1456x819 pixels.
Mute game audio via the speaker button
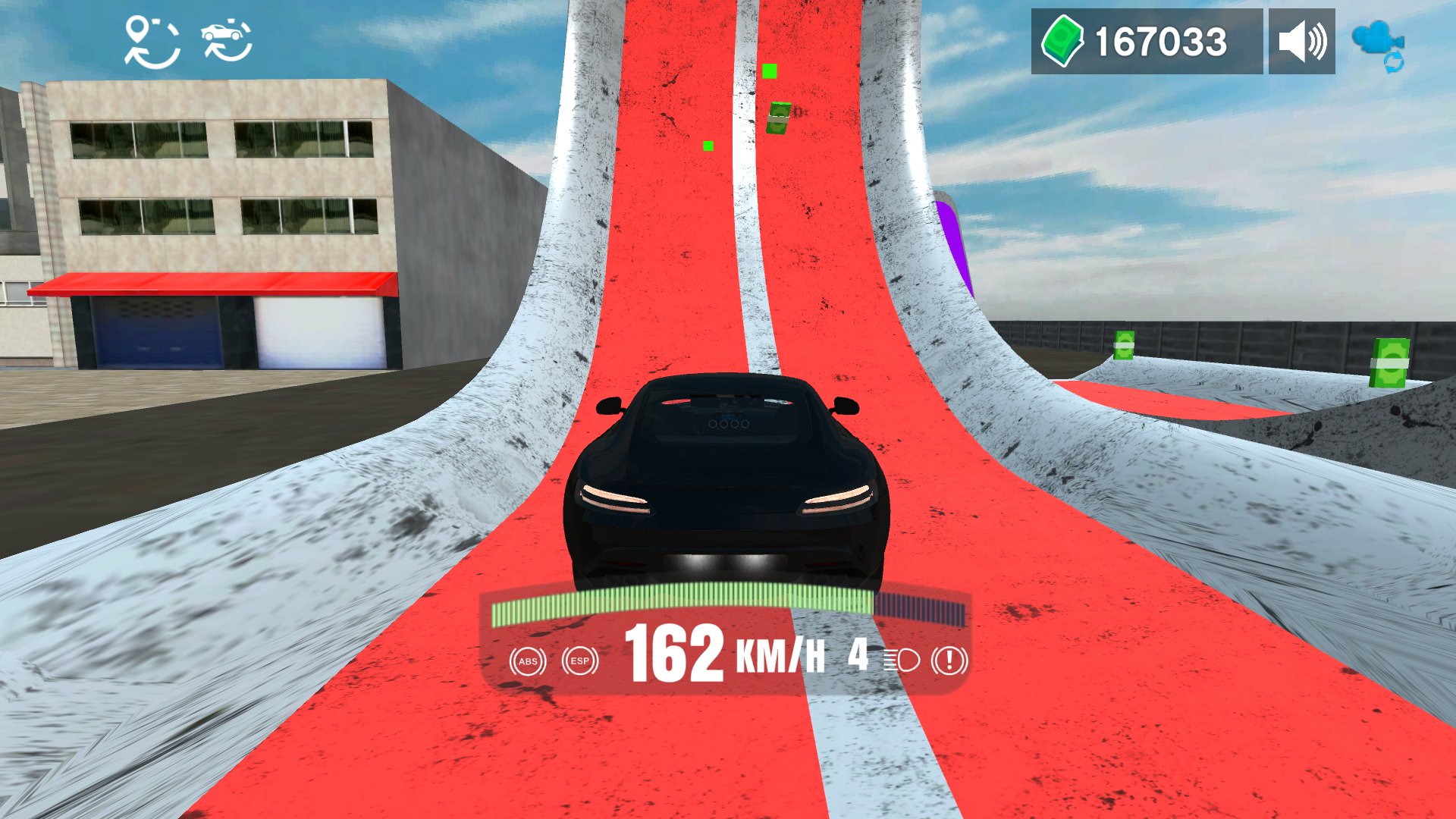tap(1301, 39)
